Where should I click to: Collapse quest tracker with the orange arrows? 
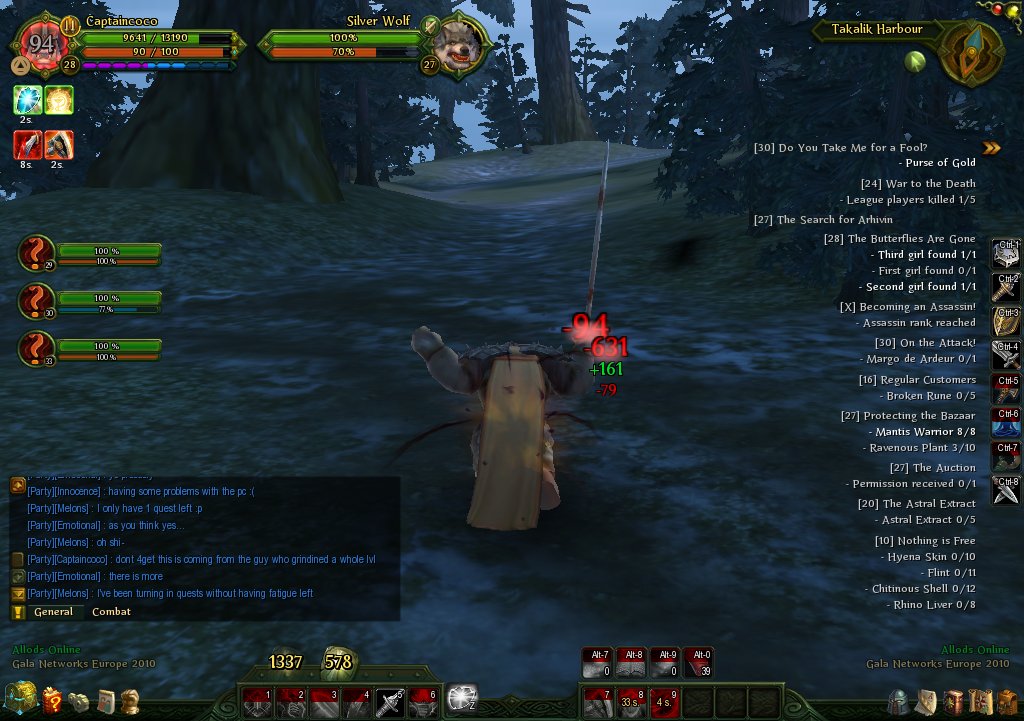(x=991, y=148)
